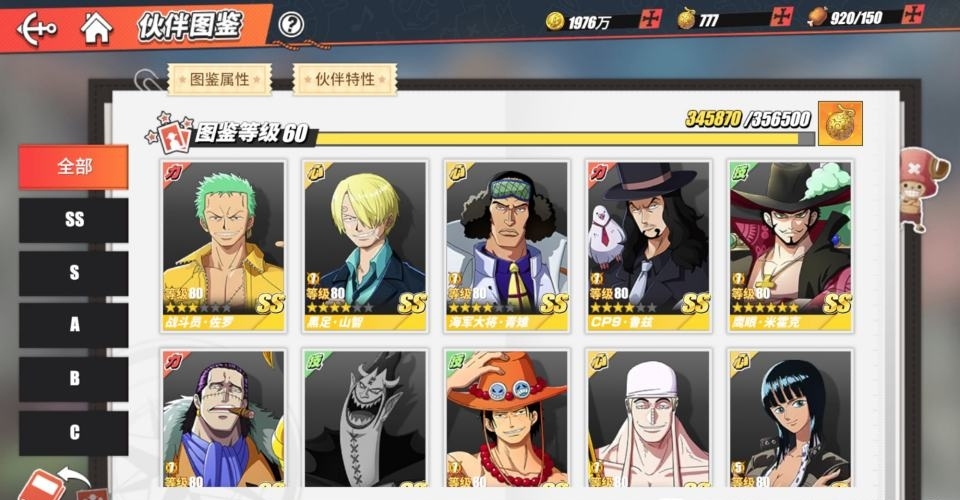Go back using the anchor arrow button
This screenshot has height=500, width=960.
pyautogui.click(x=36, y=27)
